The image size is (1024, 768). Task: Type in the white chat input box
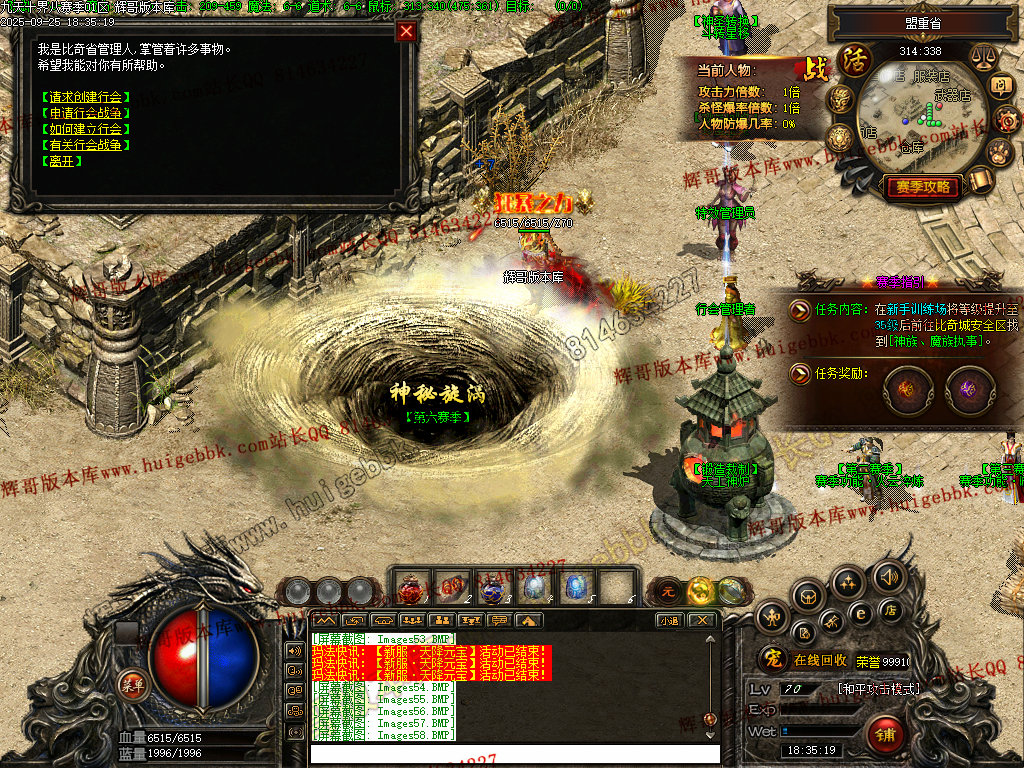[x=514, y=754]
